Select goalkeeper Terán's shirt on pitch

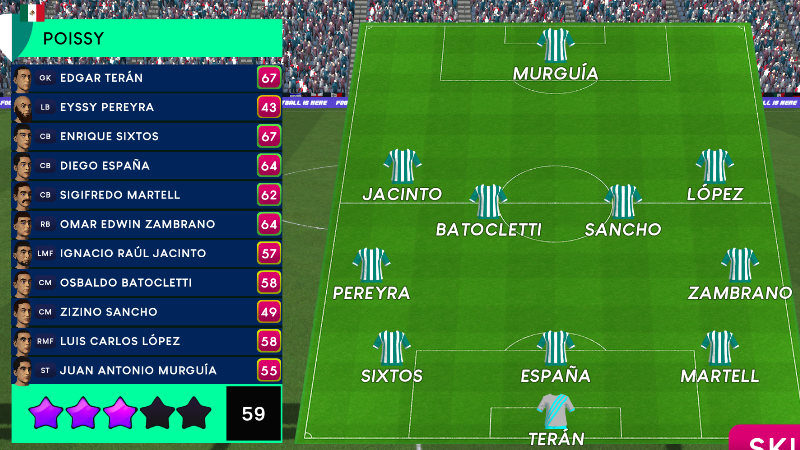pos(555,410)
